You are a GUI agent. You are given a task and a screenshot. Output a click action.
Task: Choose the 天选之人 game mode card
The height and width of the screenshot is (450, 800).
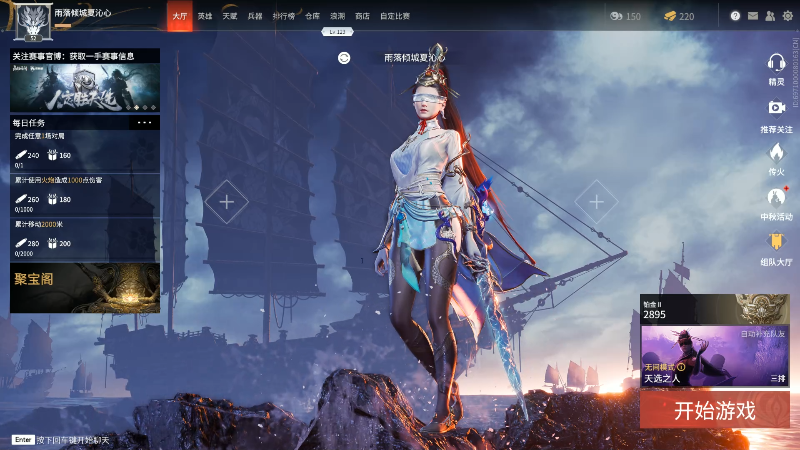[714, 356]
